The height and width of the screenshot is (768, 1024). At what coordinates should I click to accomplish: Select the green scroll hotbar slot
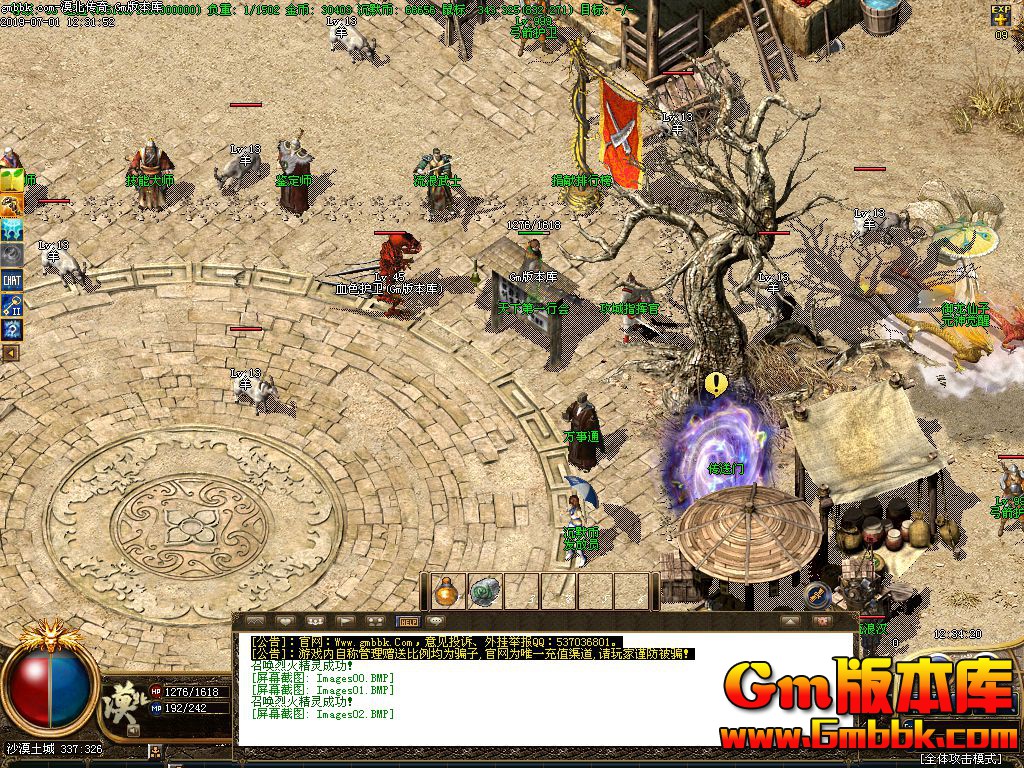tap(484, 591)
